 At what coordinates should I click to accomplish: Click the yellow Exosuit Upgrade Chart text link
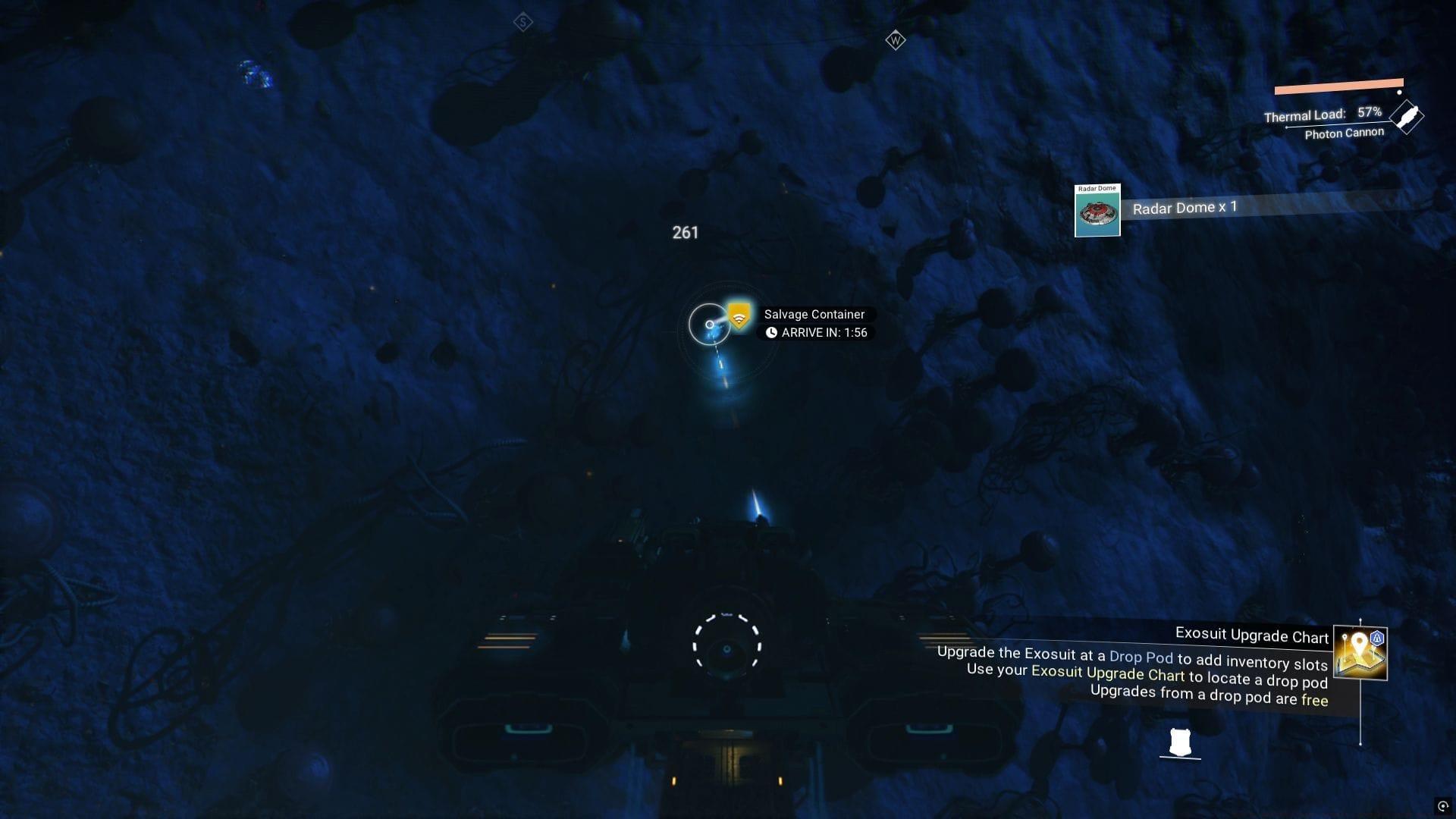pos(1109,674)
